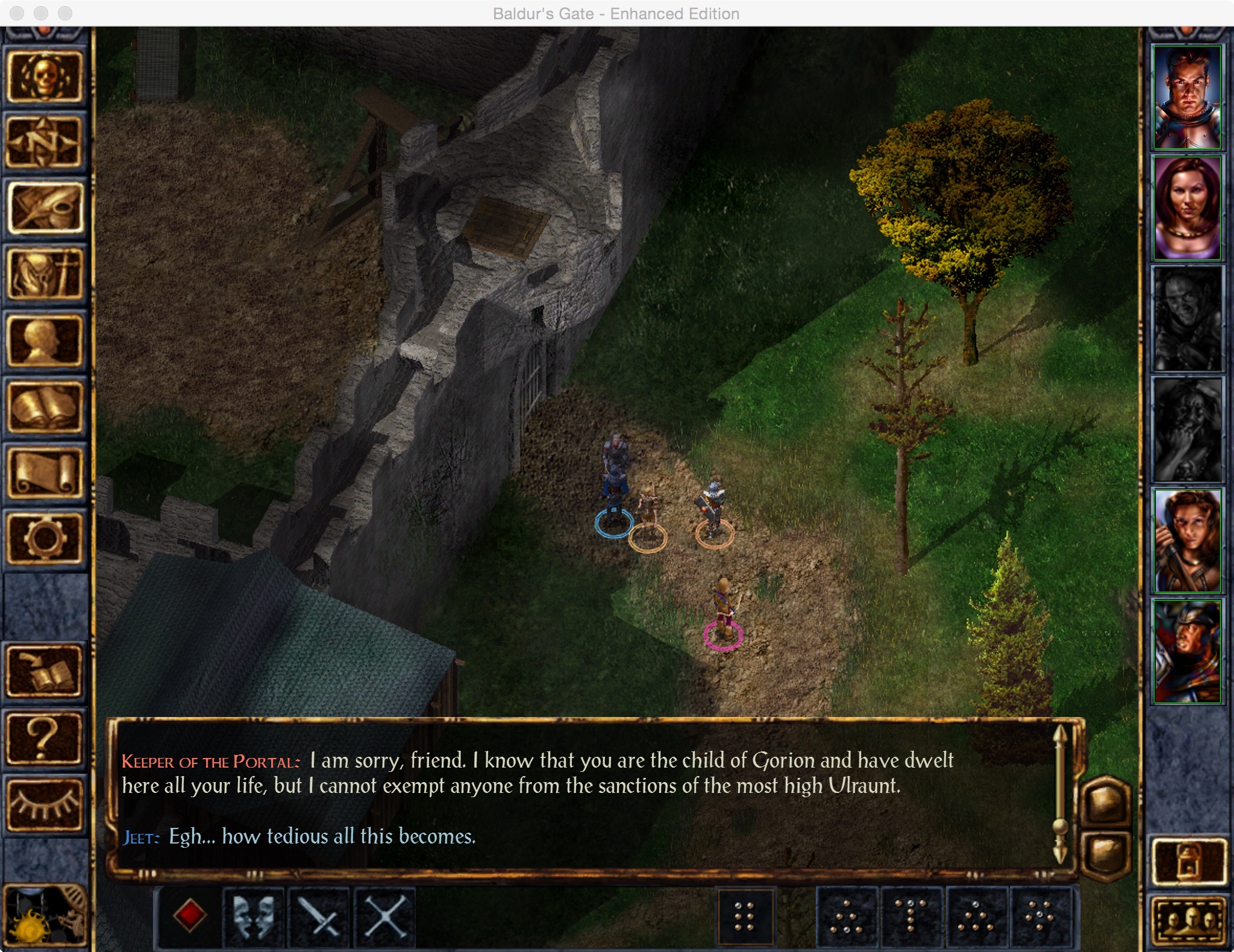Open game options with the gear icon
This screenshot has width=1234, height=952.
(x=45, y=539)
